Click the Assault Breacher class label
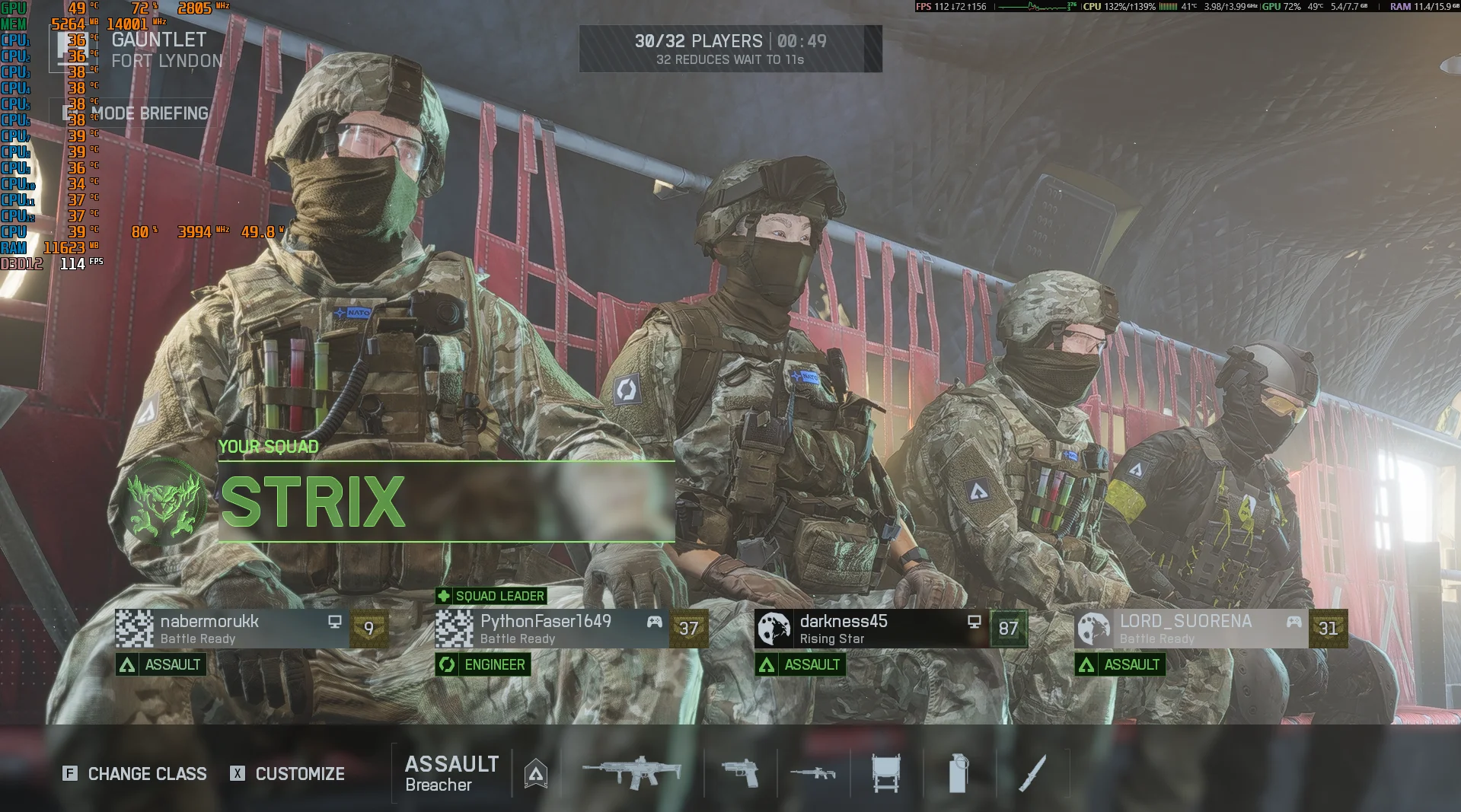The width and height of the screenshot is (1461, 812). (451, 774)
